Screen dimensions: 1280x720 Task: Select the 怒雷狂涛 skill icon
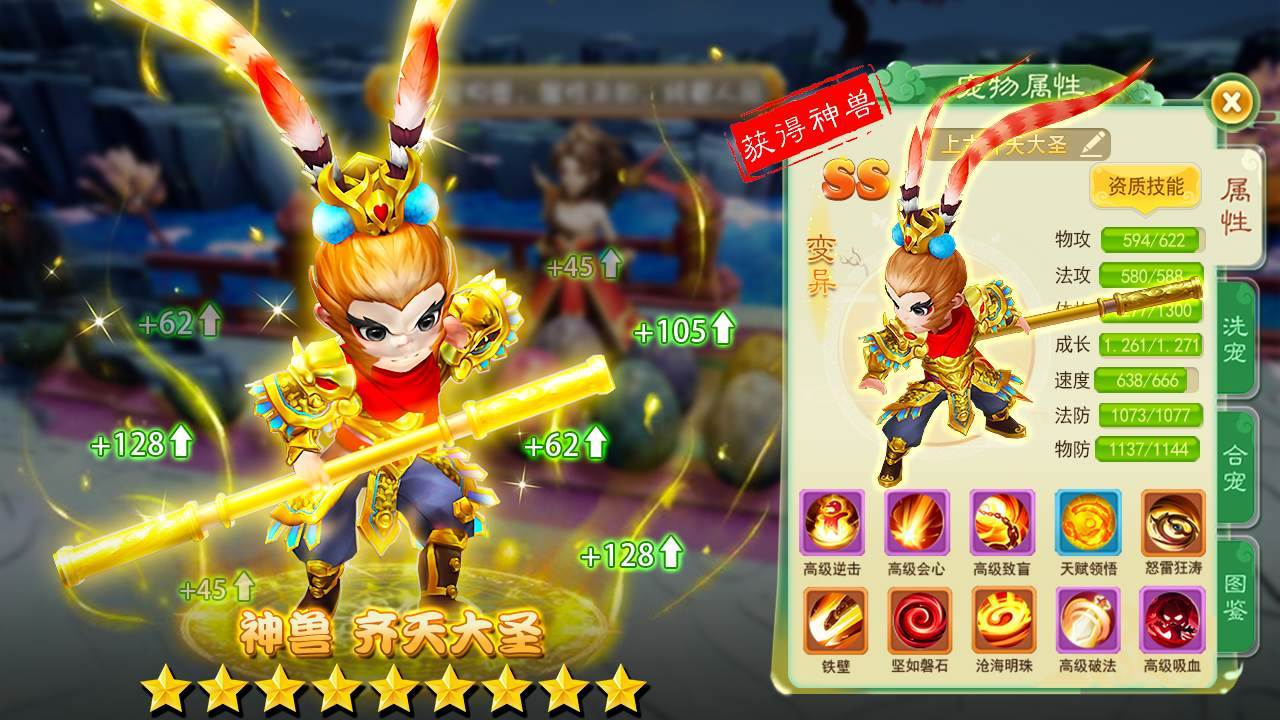point(1173,523)
